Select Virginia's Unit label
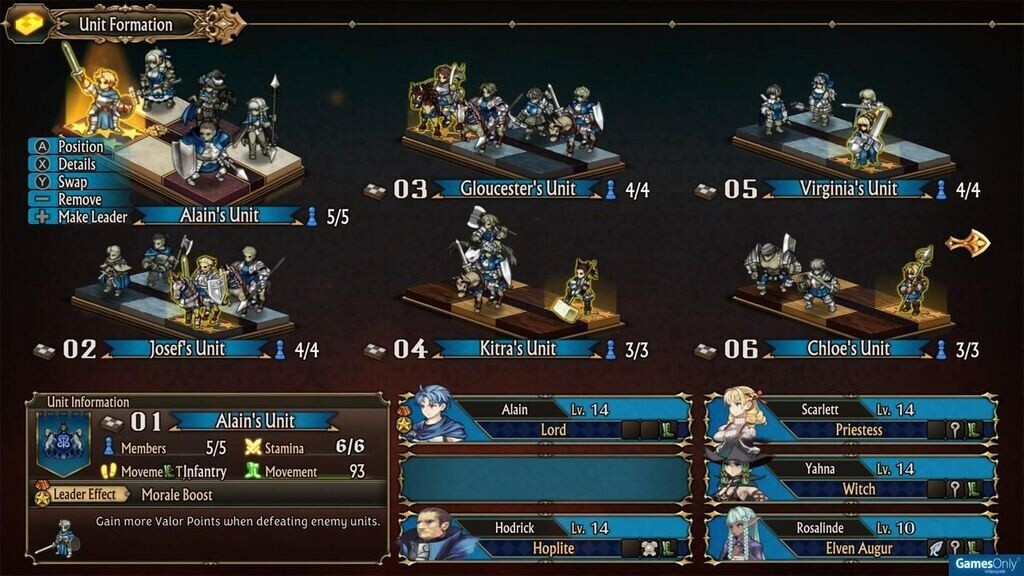 (x=847, y=189)
